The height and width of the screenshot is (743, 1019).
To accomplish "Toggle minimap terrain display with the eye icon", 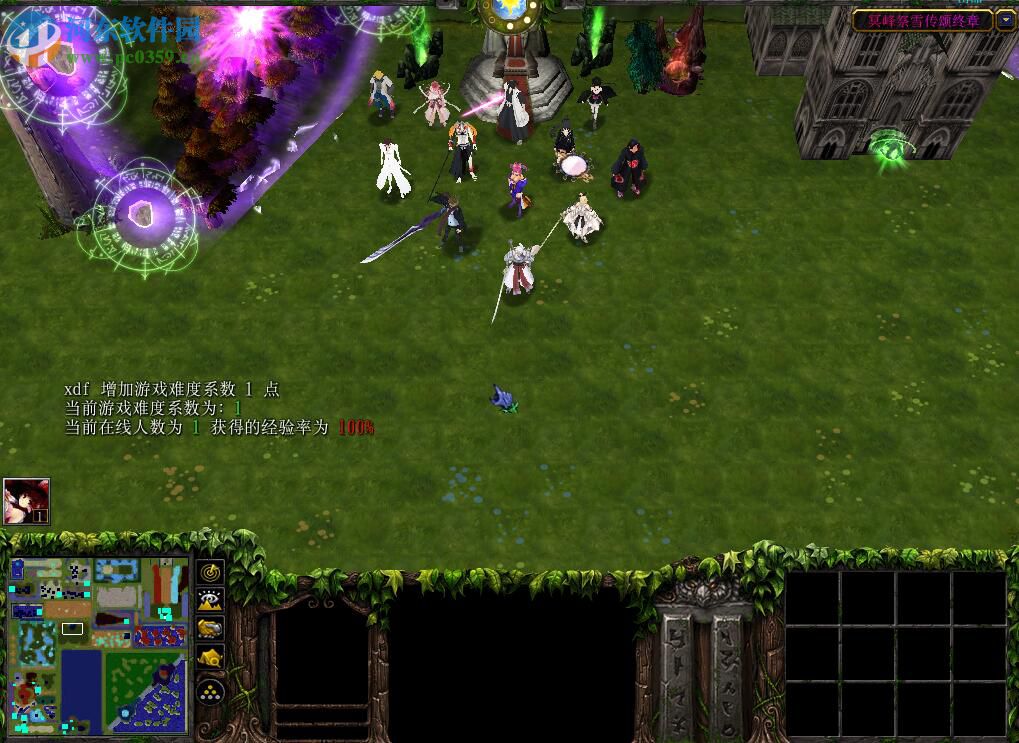I will coord(210,600).
